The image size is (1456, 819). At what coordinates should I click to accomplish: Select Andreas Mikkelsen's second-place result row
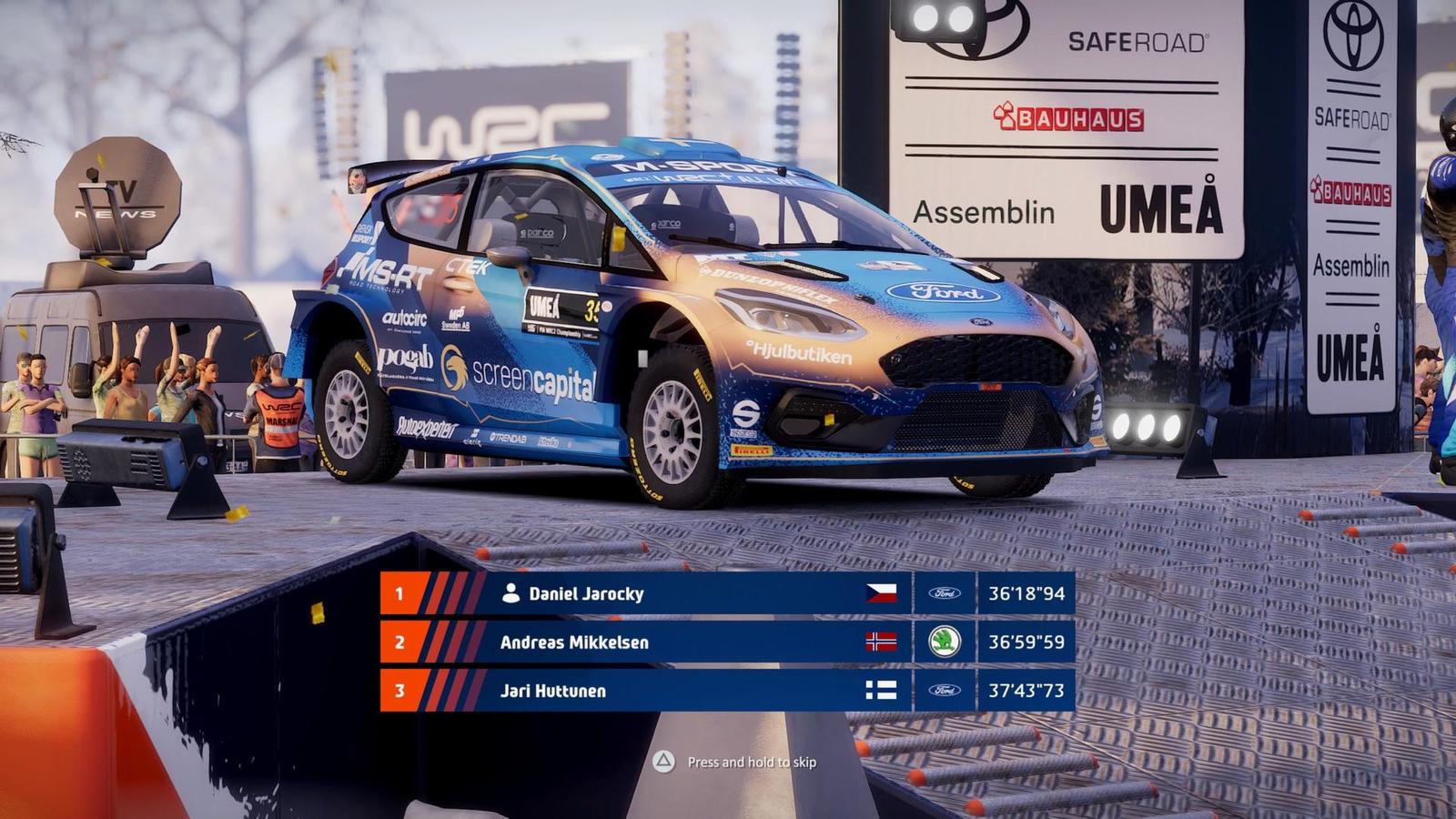pos(726,642)
